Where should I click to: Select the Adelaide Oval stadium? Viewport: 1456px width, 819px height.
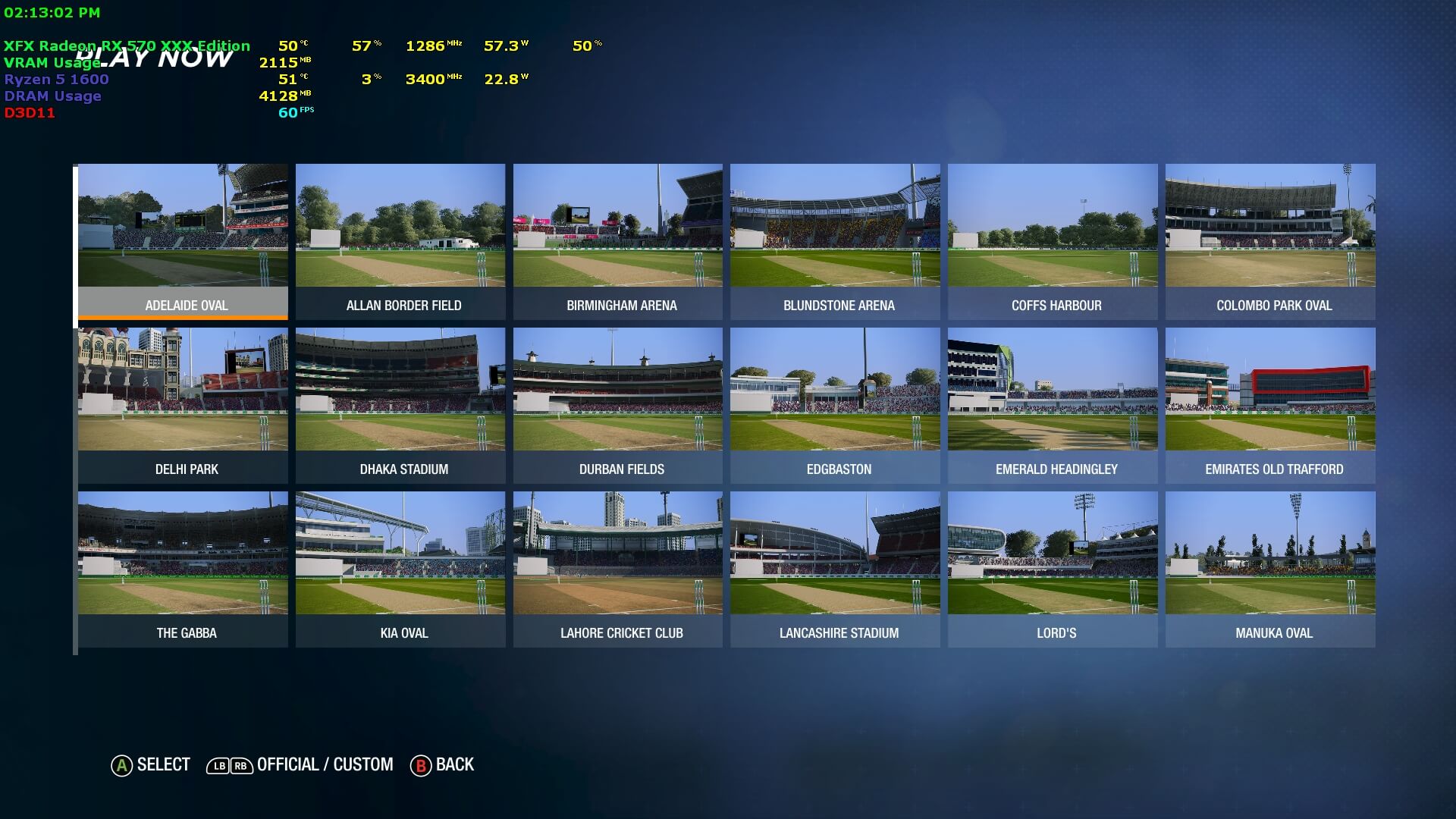click(x=183, y=241)
